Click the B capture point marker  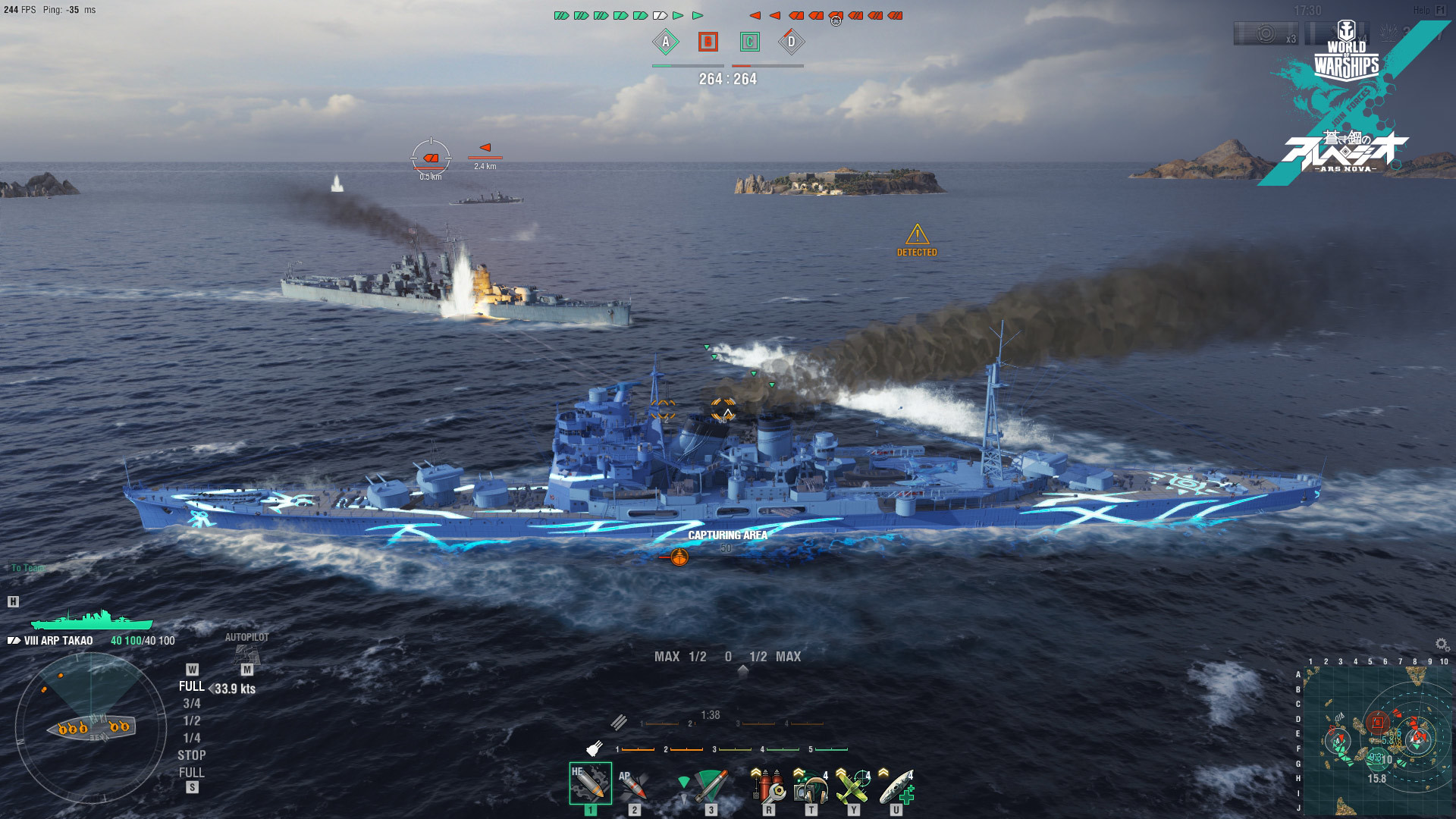707,42
